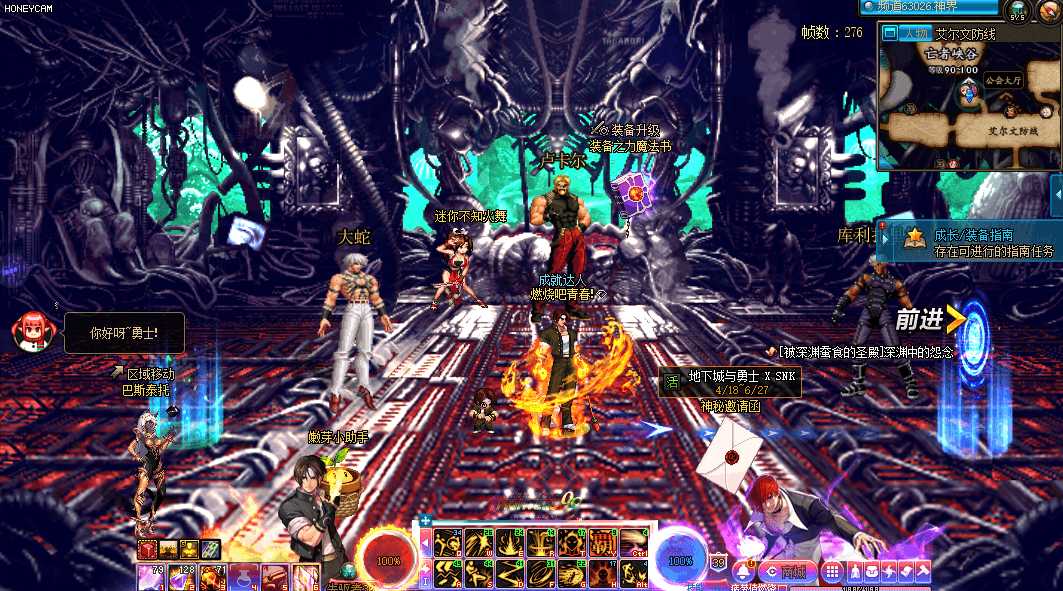Expand the skill bar plus button
Viewport: 1063px width, 591px height.
coord(425,520)
